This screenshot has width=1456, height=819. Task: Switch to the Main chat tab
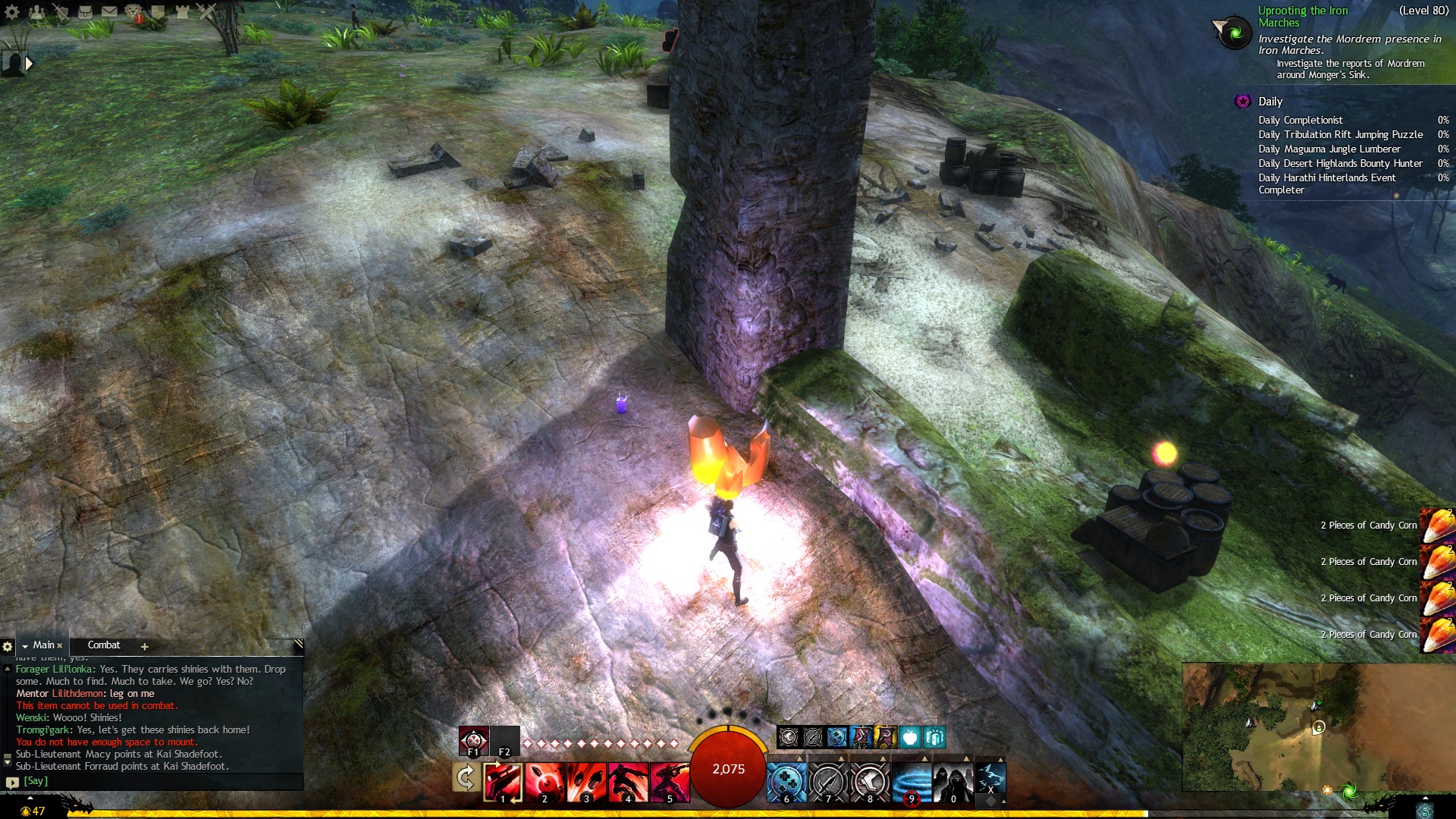pyautogui.click(x=45, y=645)
